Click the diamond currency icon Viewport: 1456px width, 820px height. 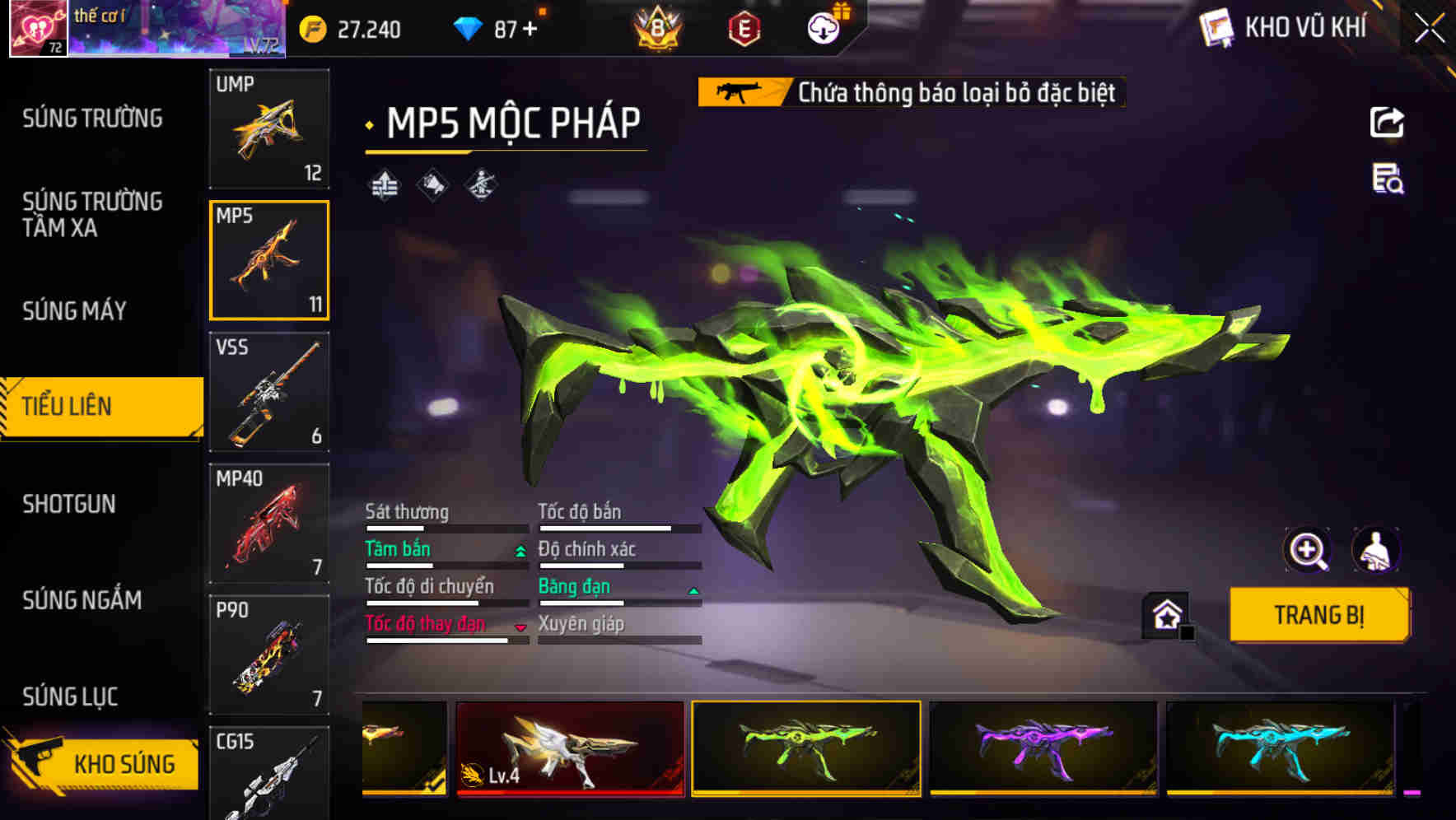click(x=469, y=27)
